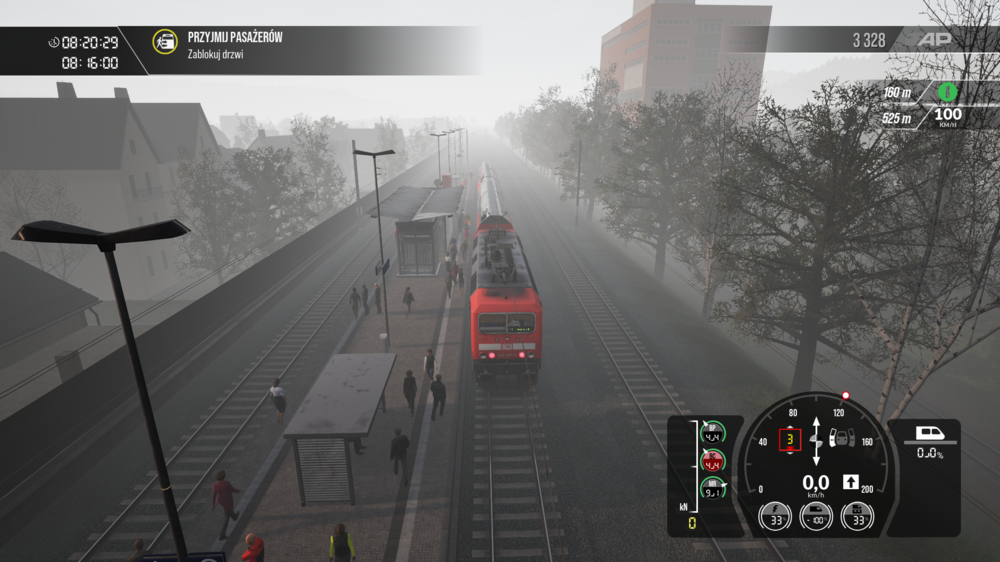Select the green signal indicator icon
The width and height of the screenshot is (1000, 562).
coord(947,92)
